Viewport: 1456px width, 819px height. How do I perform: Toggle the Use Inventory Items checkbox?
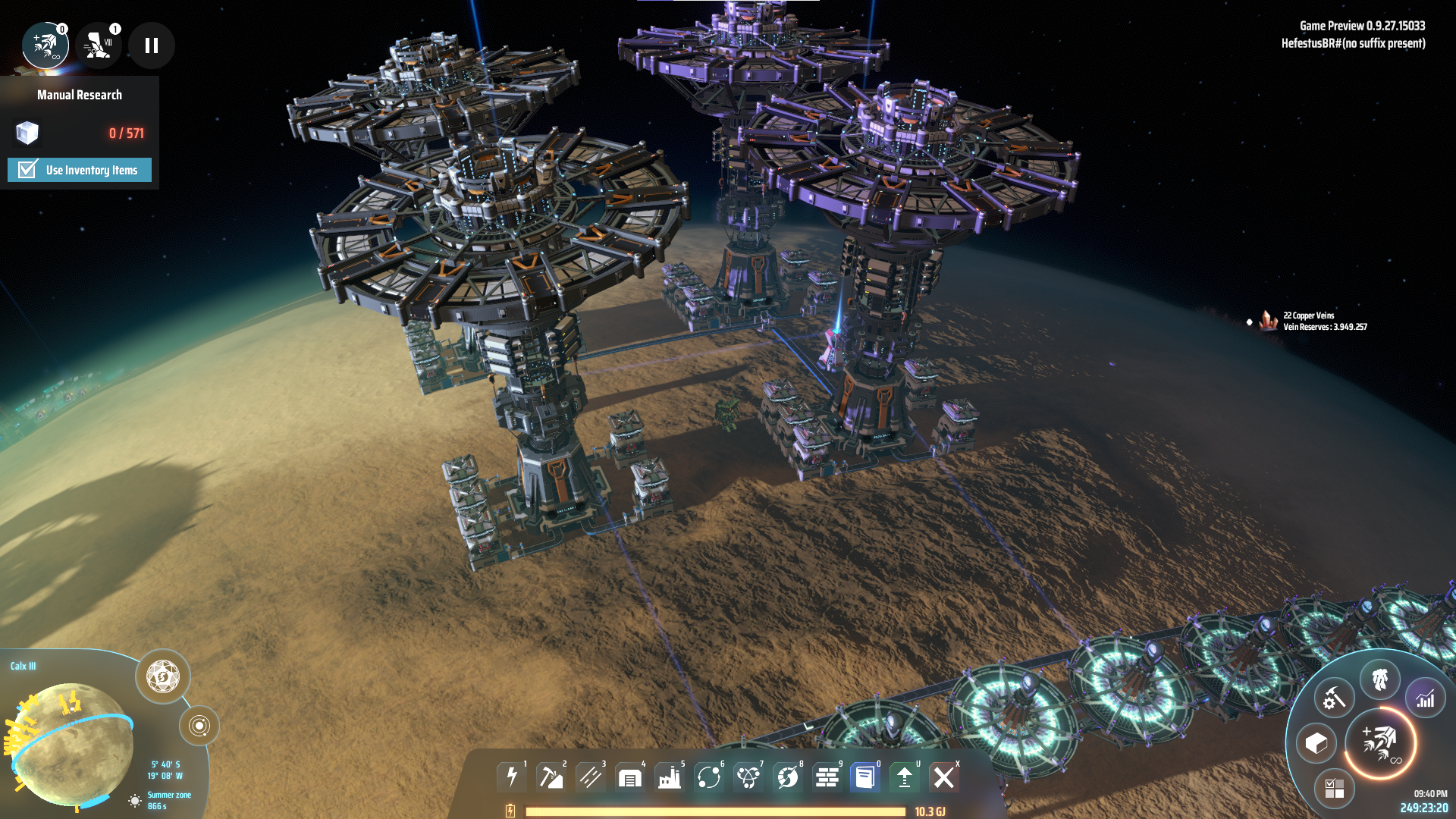28,170
